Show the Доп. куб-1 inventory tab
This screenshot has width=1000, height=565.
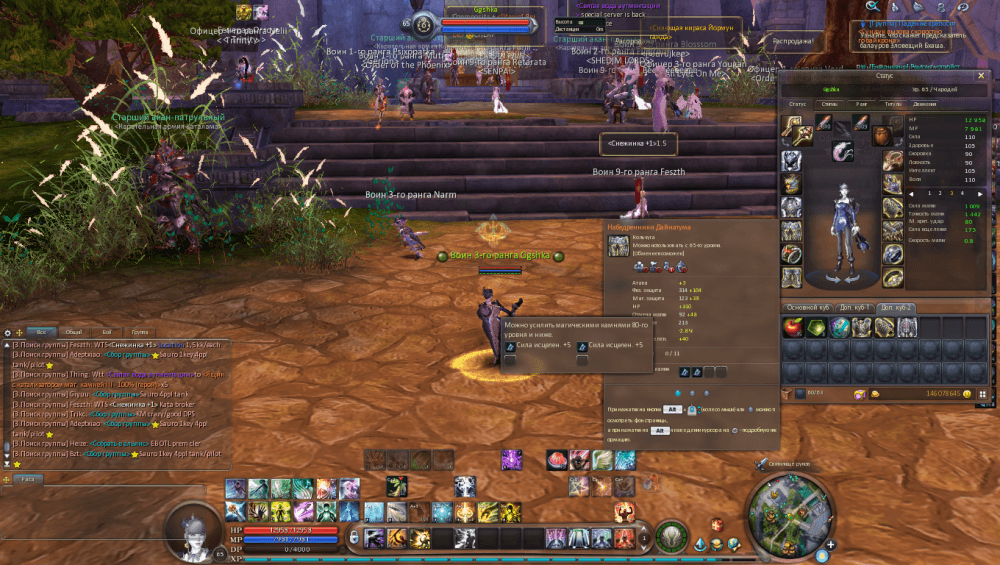coord(857,308)
